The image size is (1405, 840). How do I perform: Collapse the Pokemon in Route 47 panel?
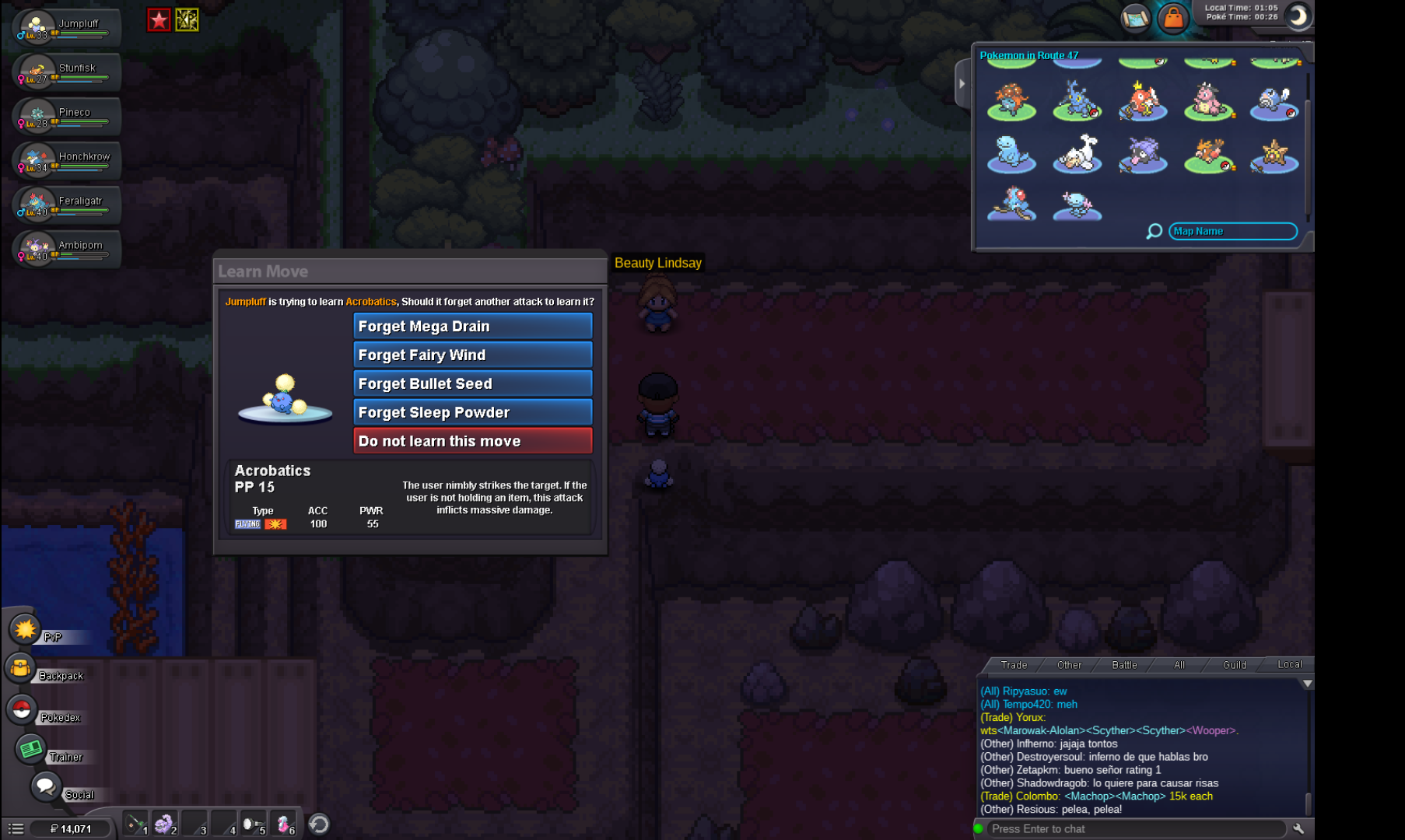[962, 83]
